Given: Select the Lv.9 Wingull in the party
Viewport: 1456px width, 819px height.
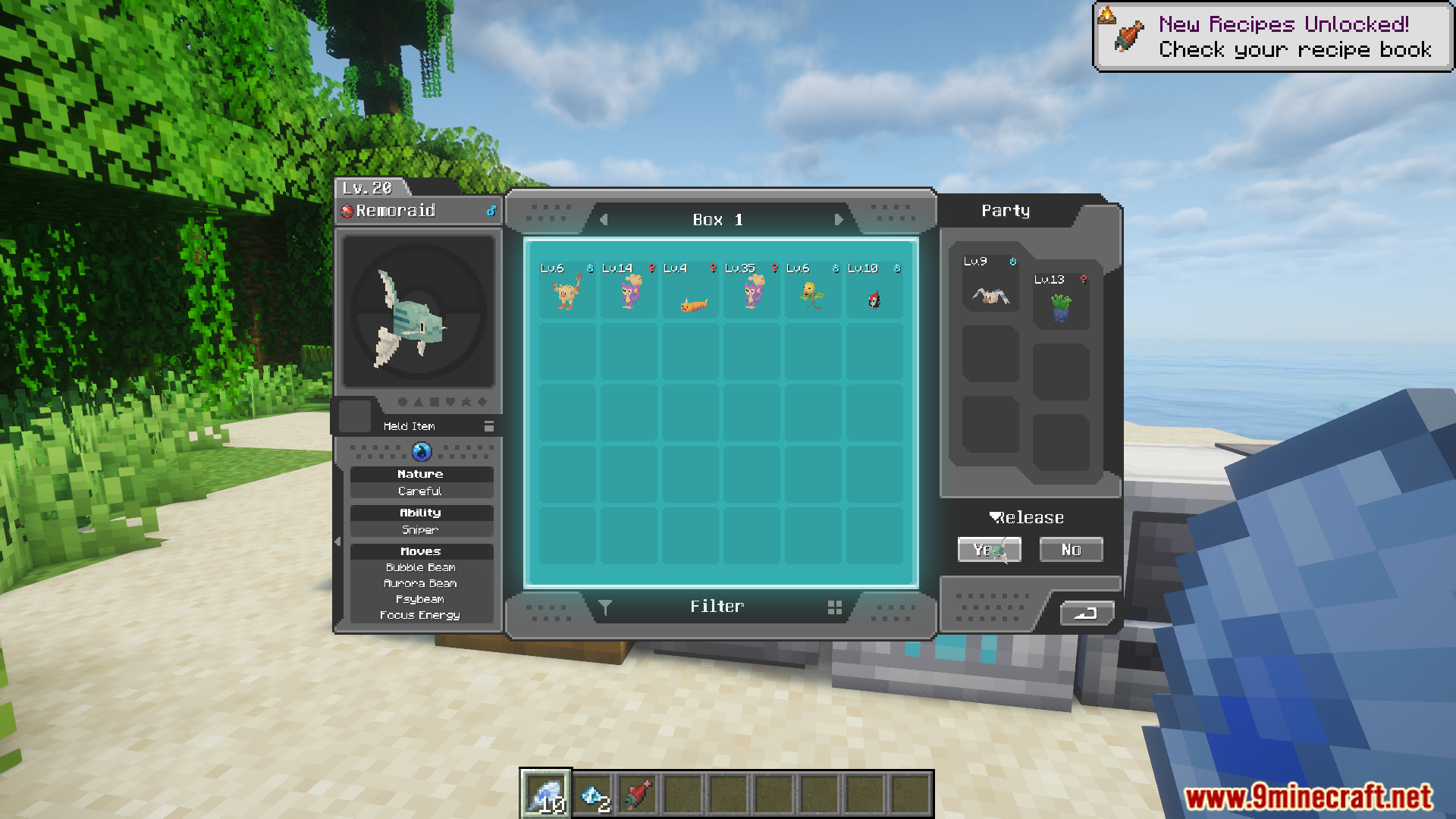Looking at the screenshot, I should (991, 293).
